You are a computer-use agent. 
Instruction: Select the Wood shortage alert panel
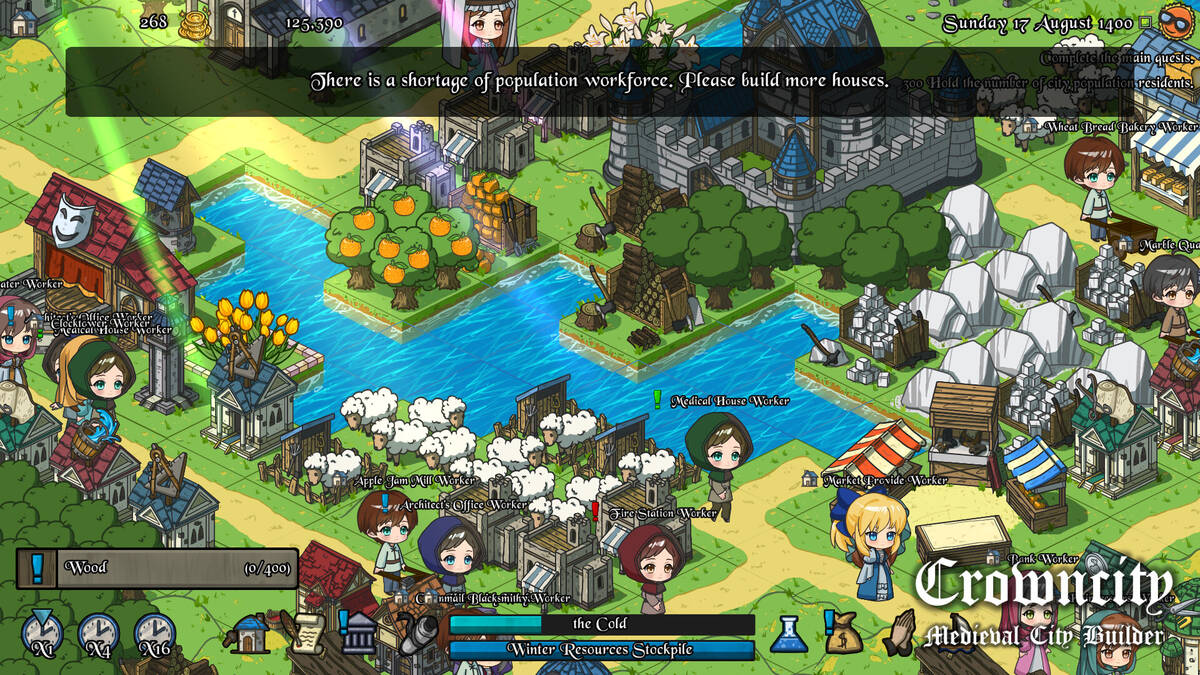tap(157, 568)
